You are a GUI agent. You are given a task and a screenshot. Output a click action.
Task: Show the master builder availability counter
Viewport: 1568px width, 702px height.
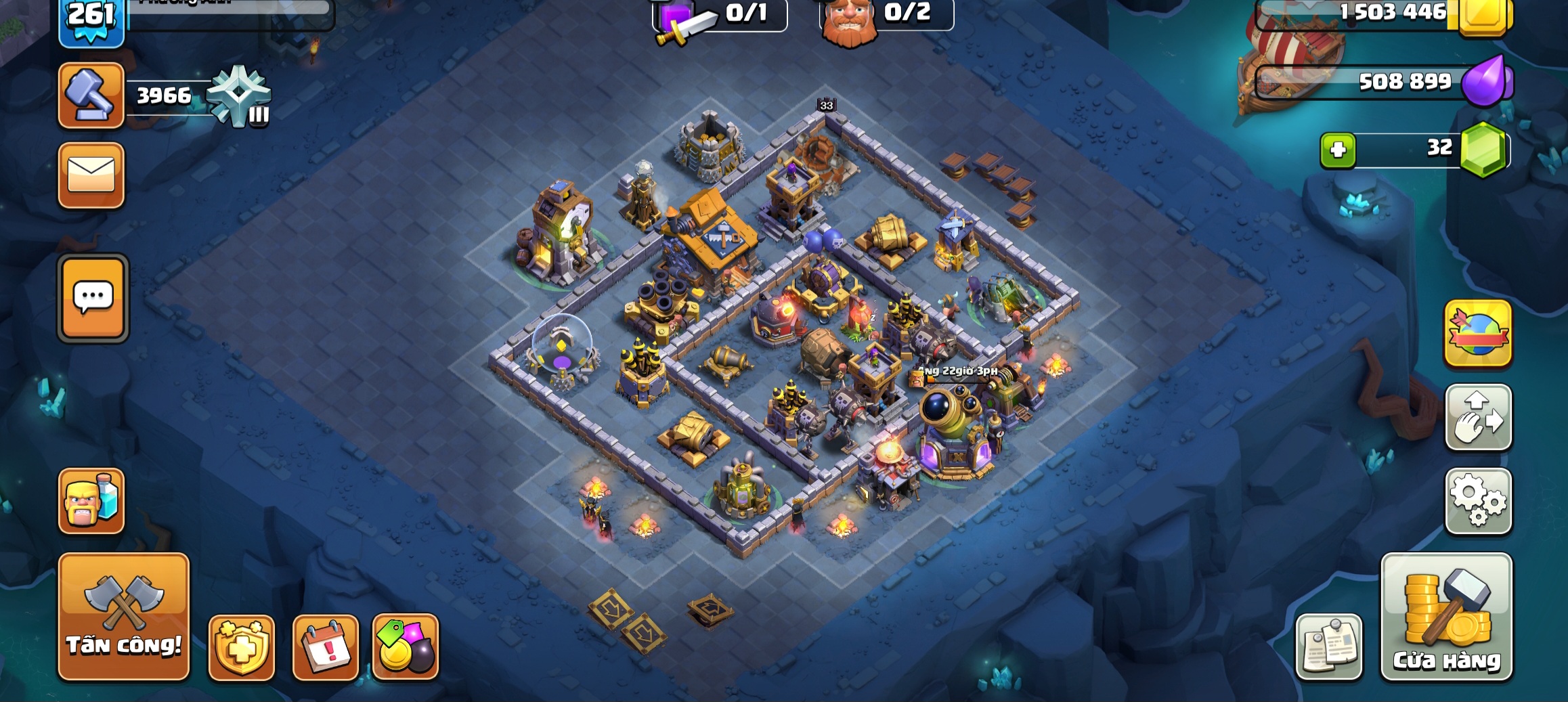pyautogui.click(x=887, y=15)
